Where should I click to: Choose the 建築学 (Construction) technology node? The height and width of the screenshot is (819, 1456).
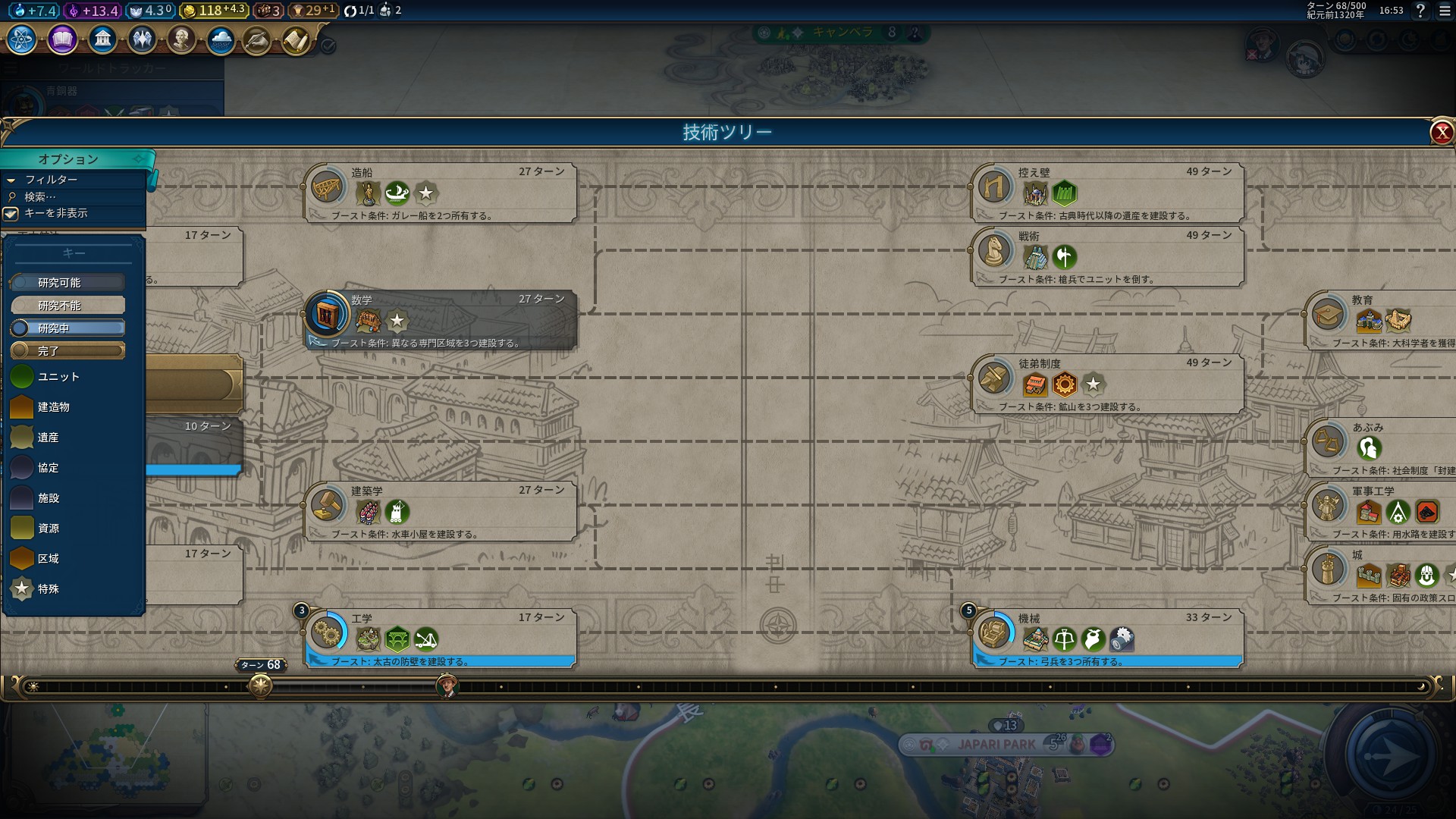440,511
